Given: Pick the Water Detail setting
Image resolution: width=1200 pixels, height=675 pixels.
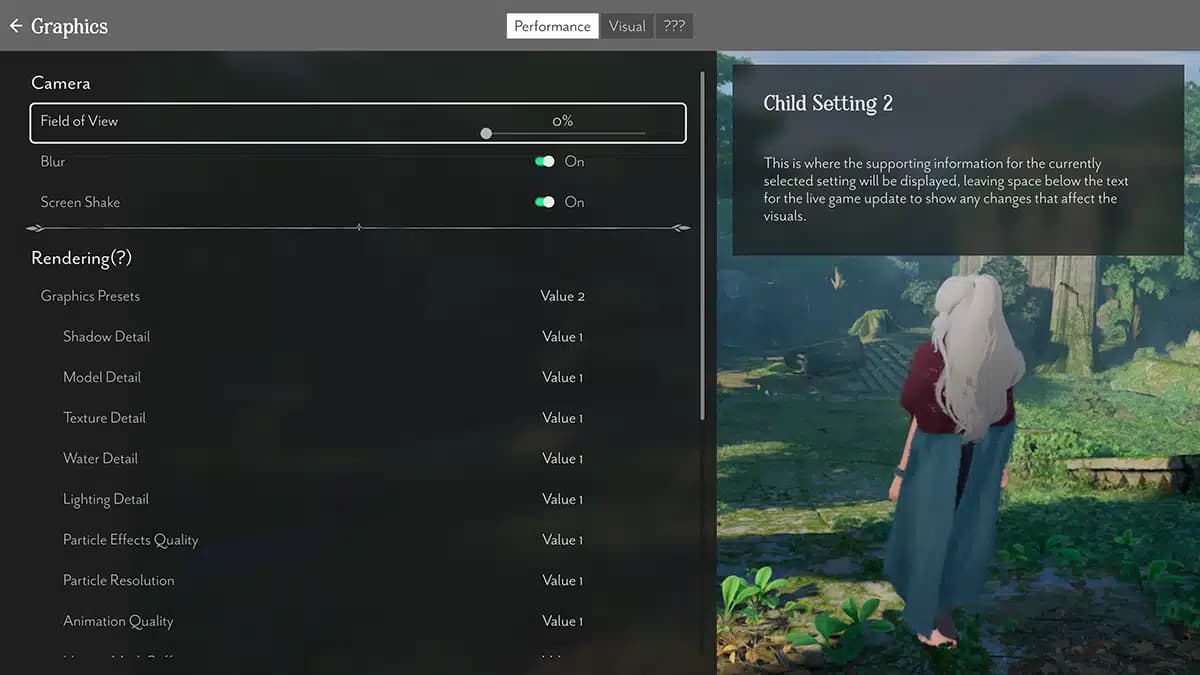Looking at the screenshot, I should (x=101, y=459).
